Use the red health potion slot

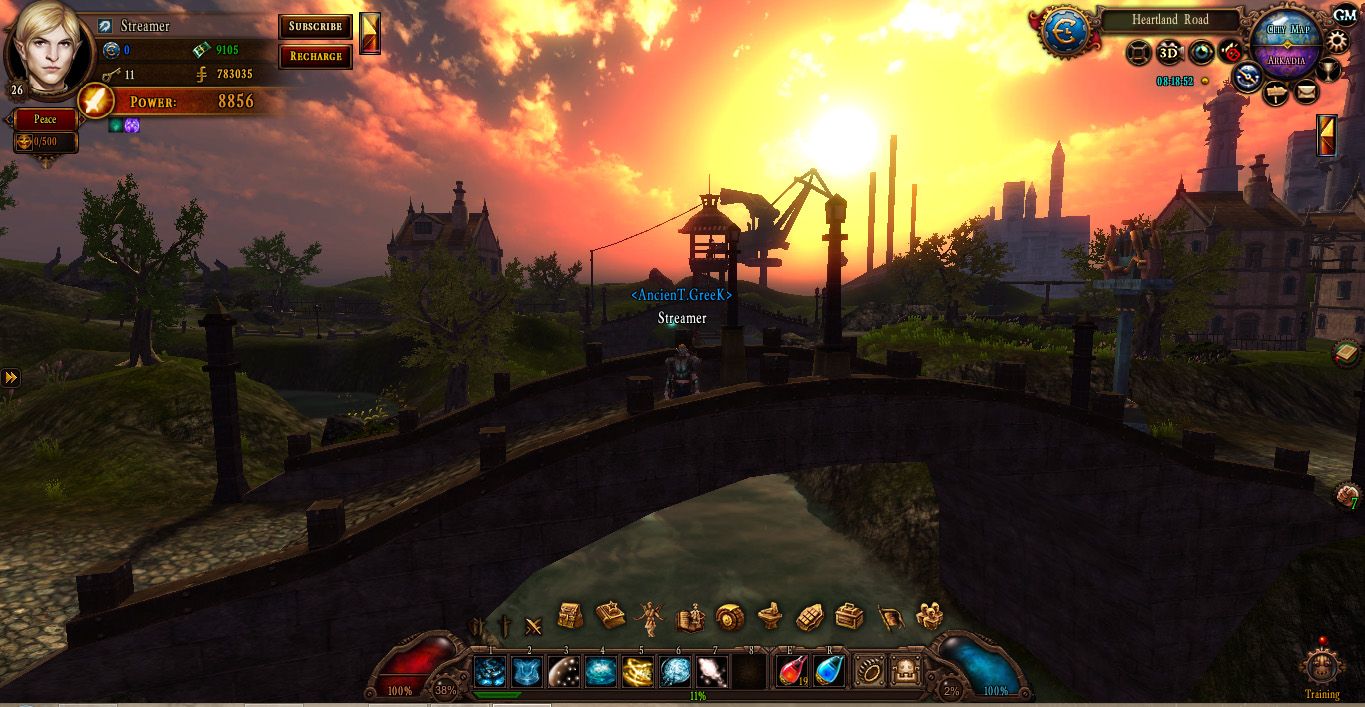[793, 671]
